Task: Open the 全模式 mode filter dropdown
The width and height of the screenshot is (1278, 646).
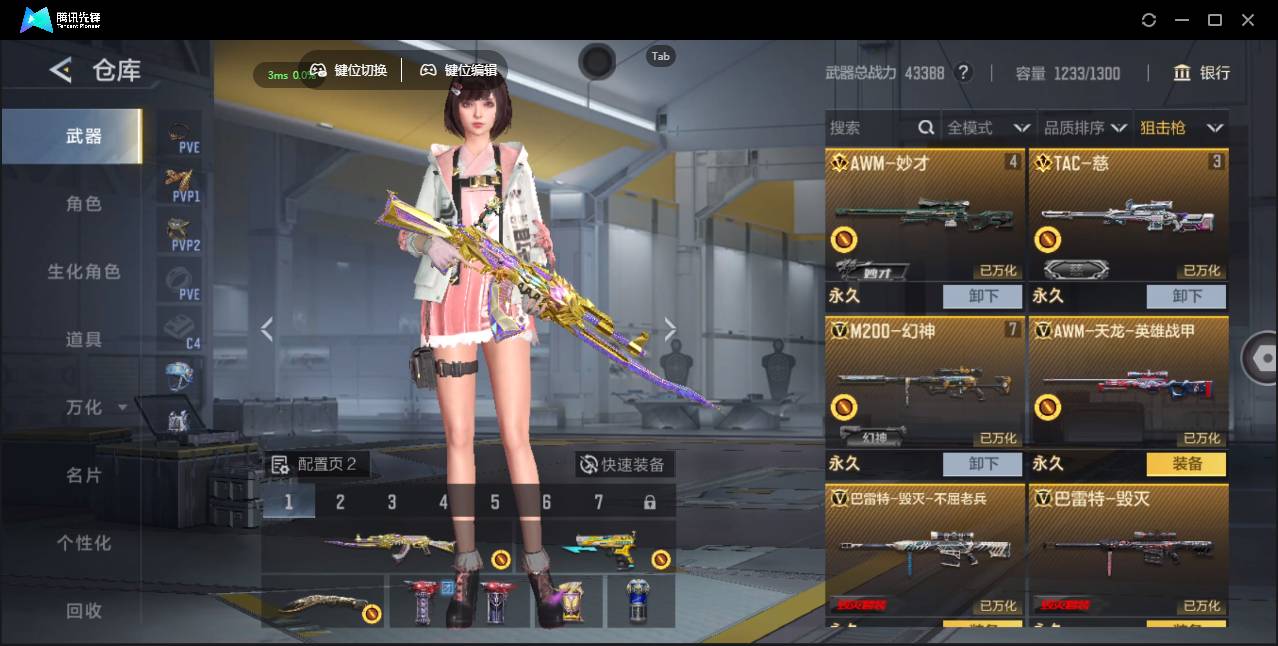Action: click(x=988, y=128)
